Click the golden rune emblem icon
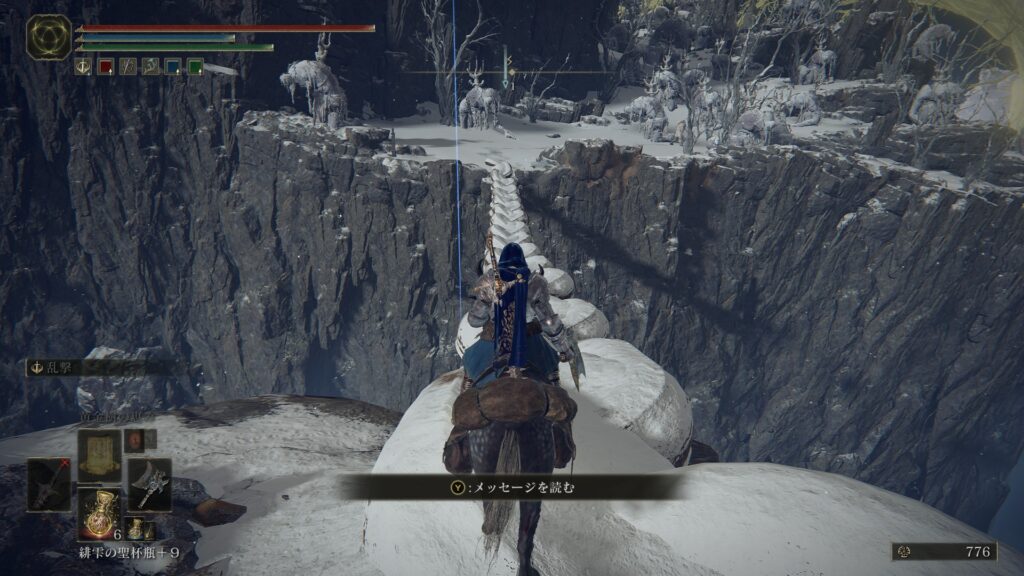Viewport: 1024px width, 576px height. coord(48,37)
